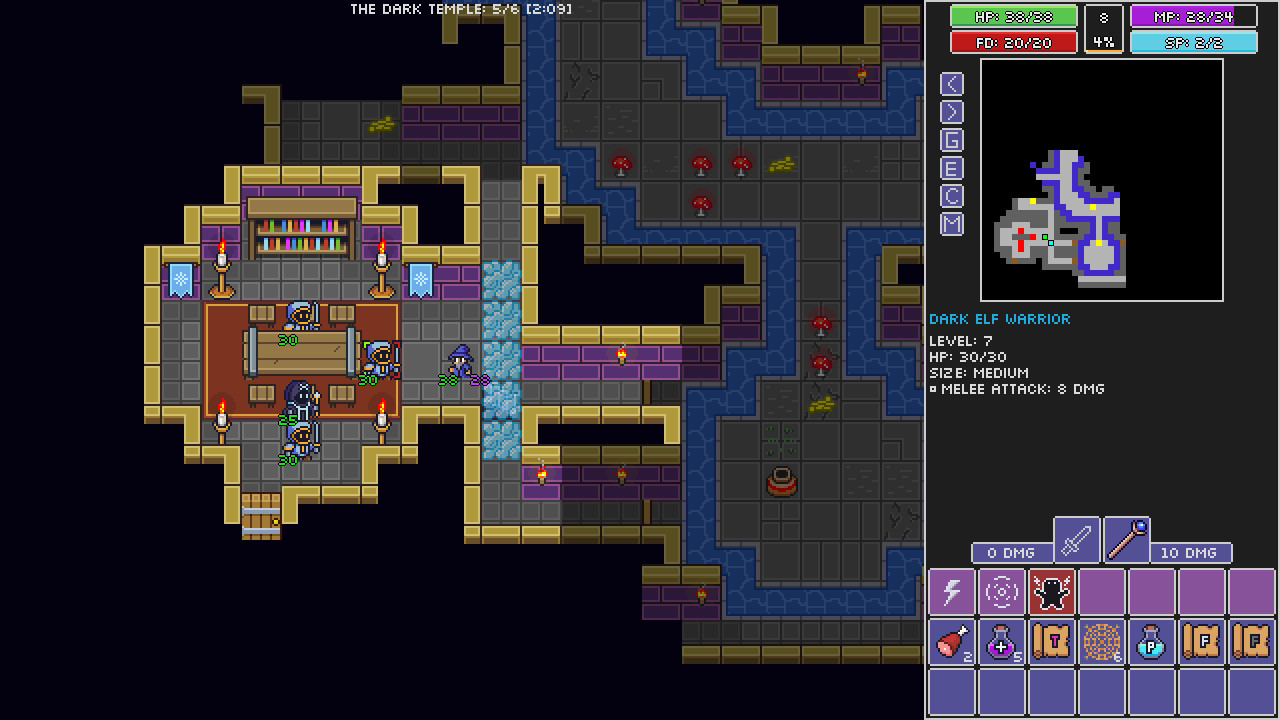This screenshot has height=720, width=1280.
Task: Select the sword weapon slot showing 0 DMG
Action: tap(1075, 539)
